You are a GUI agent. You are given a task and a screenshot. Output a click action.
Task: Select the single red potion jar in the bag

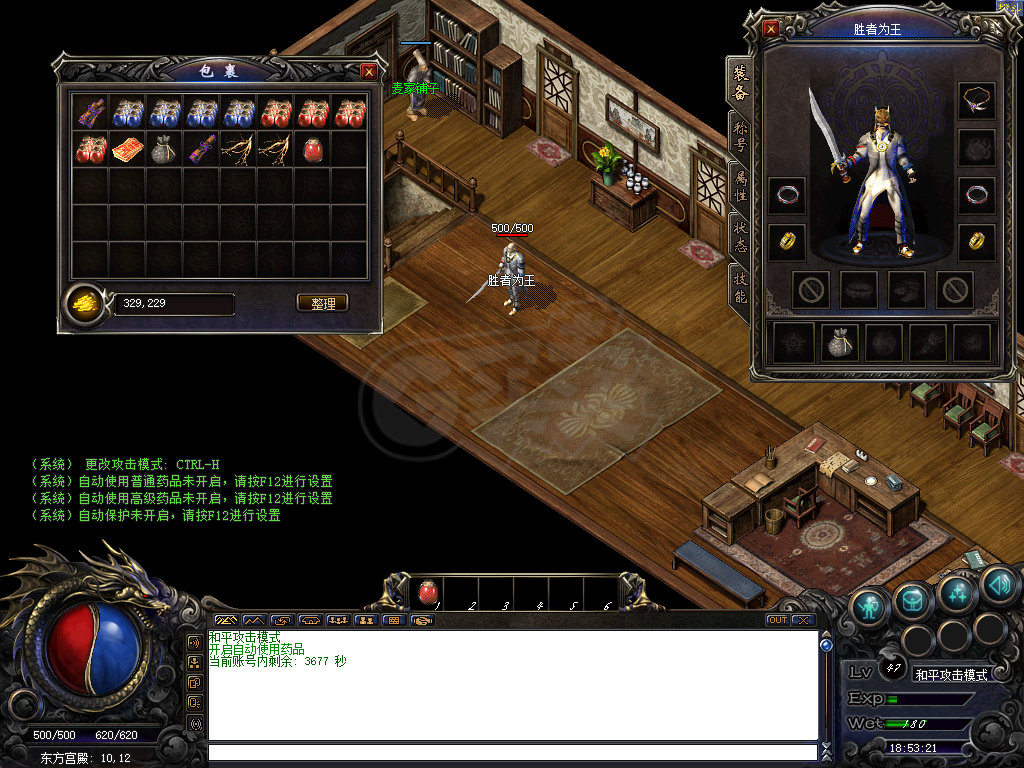(312, 150)
